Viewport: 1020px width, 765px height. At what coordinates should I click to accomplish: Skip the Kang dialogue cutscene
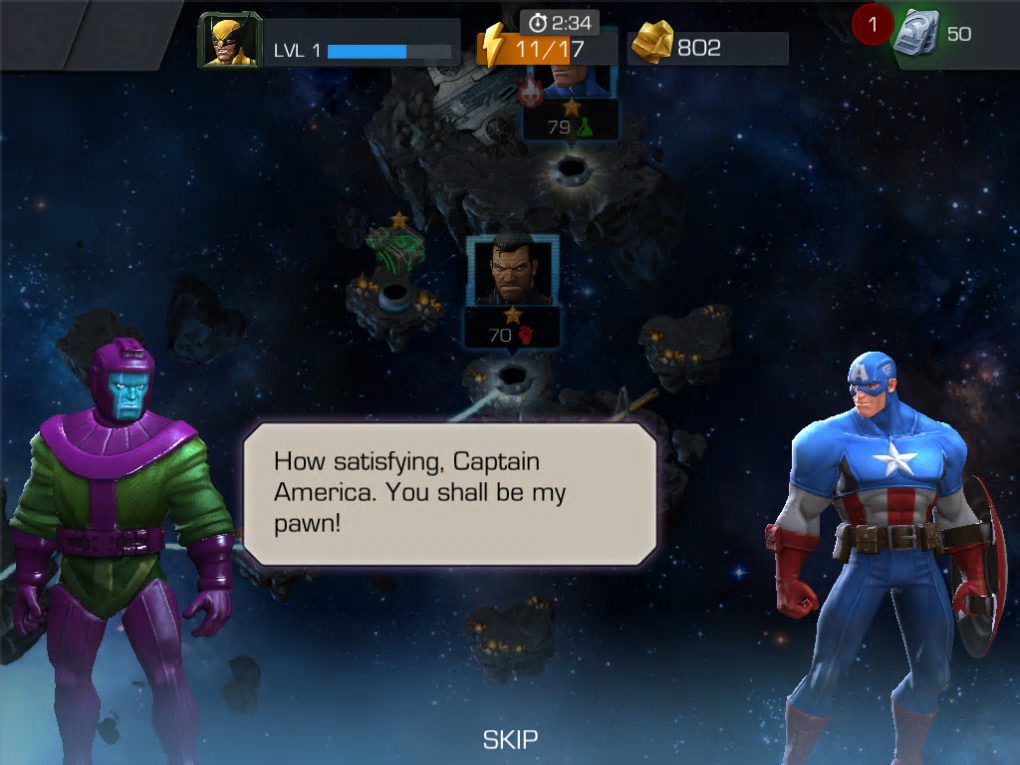click(510, 740)
